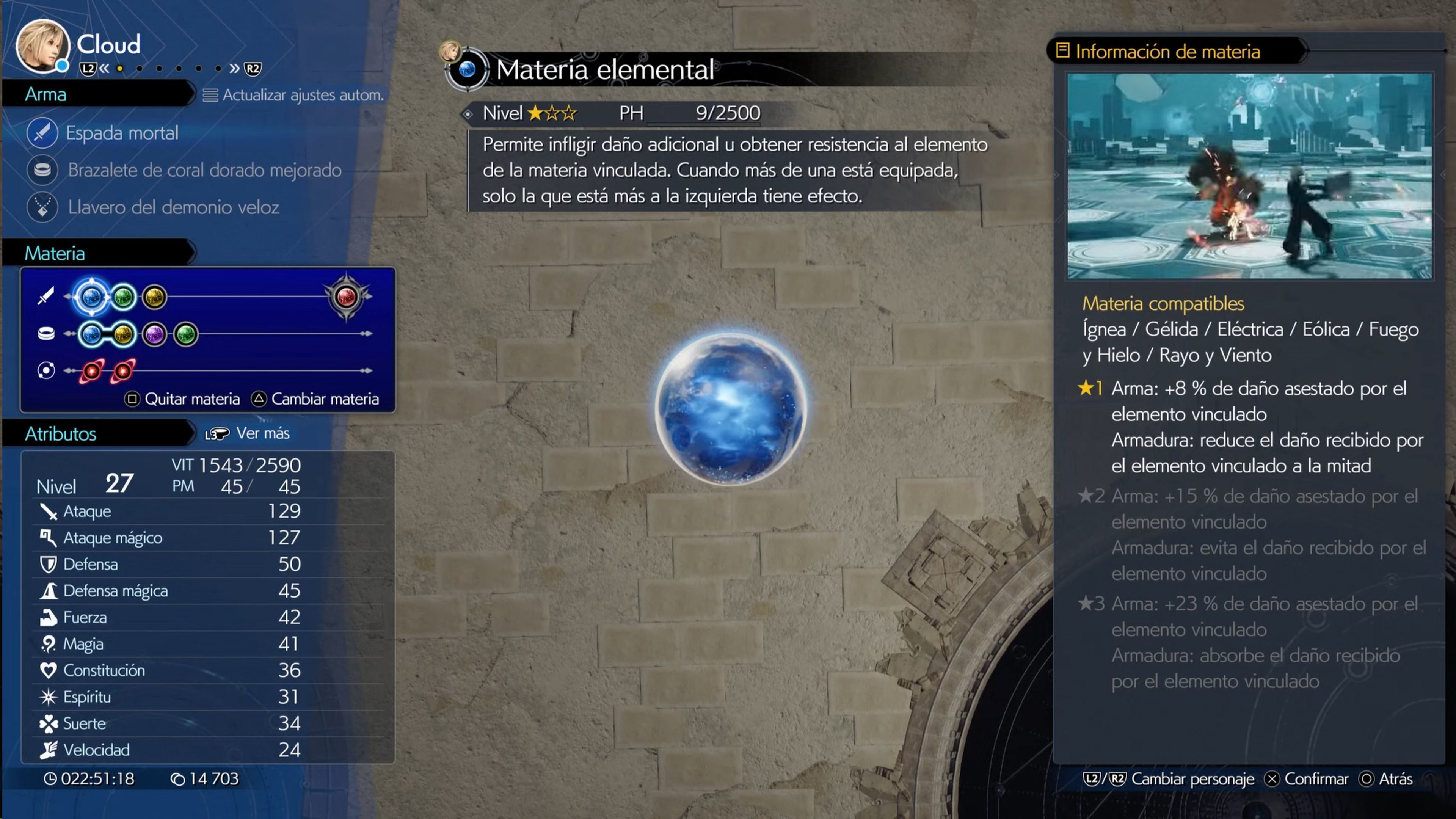Image resolution: width=1456 pixels, height=819 pixels.
Task: Select the Brazalete de coral dorado armor icon
Action: (43, 171)
